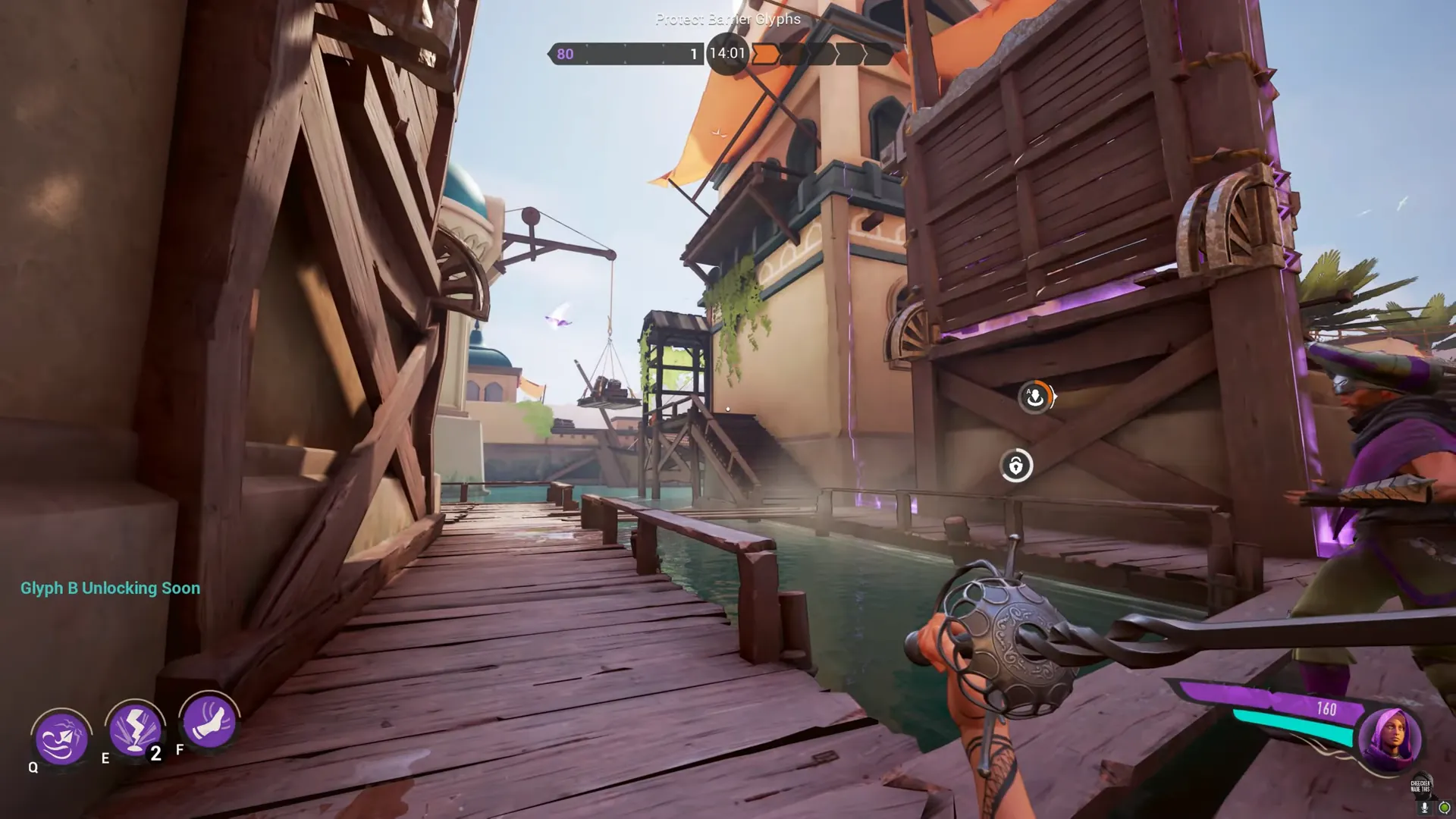Click the CHEECKEN MADE THIS watermark
Screen dimensions: 1456x819
coord(1421,786)
